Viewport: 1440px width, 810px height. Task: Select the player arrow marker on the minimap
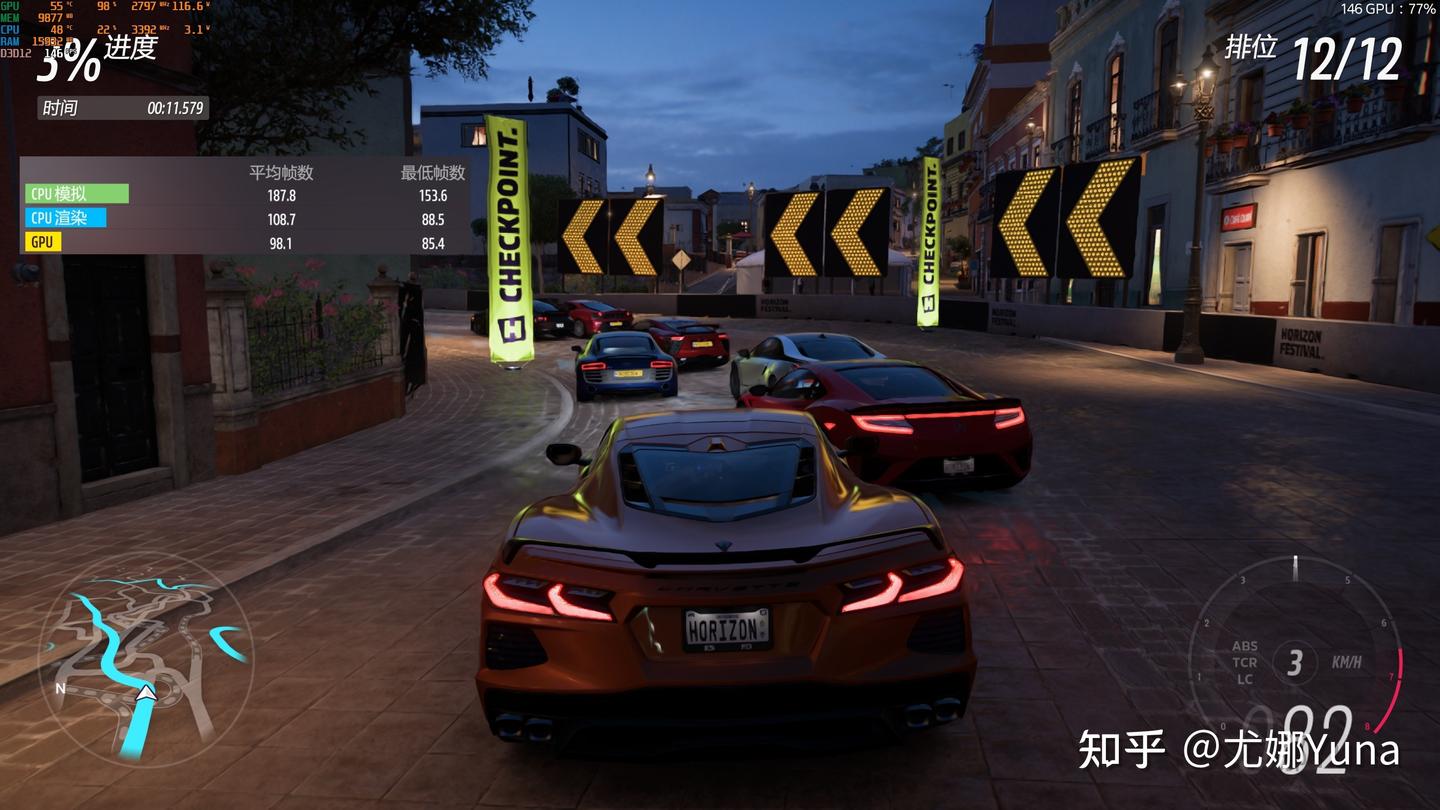click(x=147, y=692)
